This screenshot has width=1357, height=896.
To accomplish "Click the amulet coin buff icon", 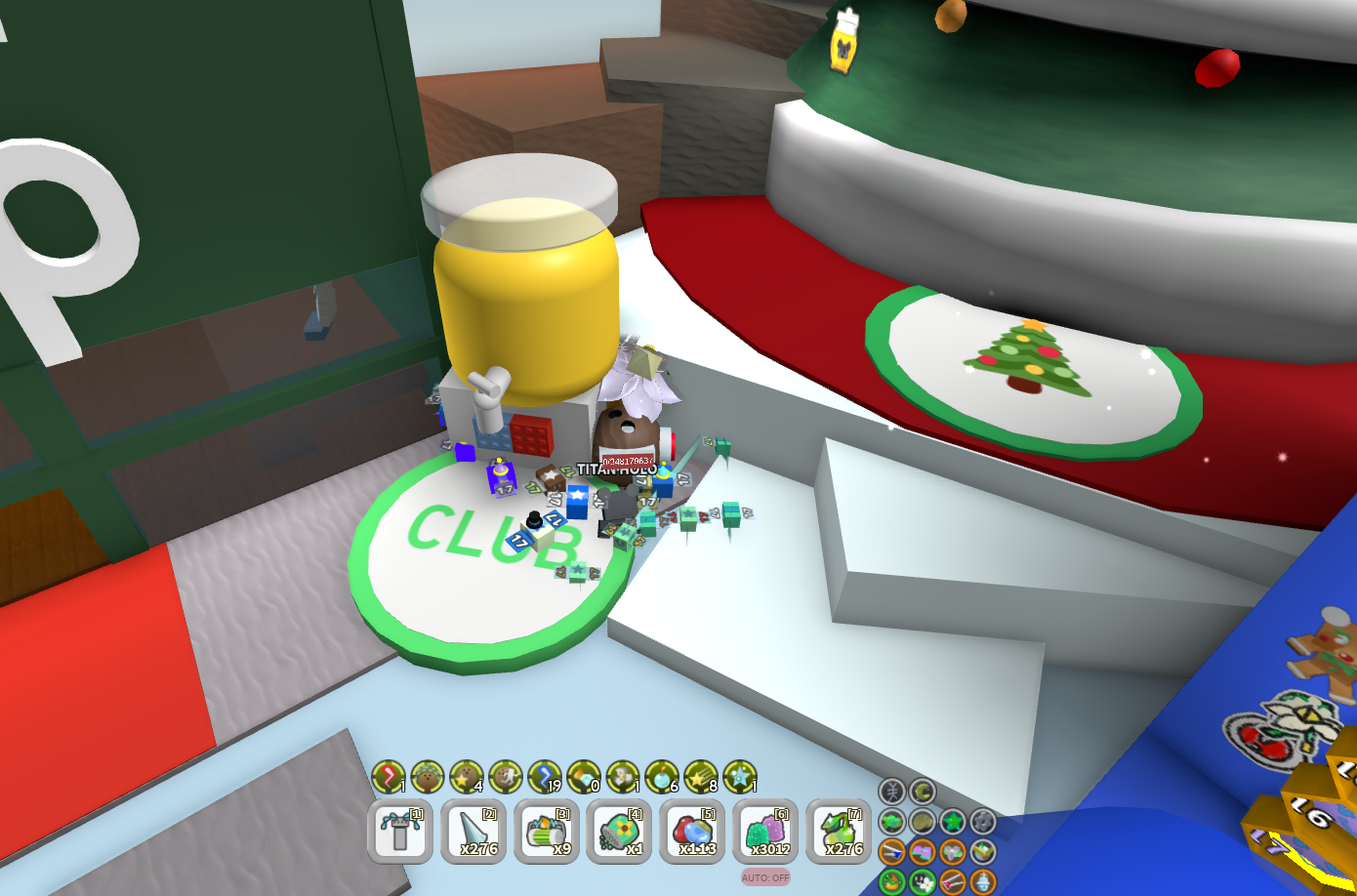I will click(924, 822).
